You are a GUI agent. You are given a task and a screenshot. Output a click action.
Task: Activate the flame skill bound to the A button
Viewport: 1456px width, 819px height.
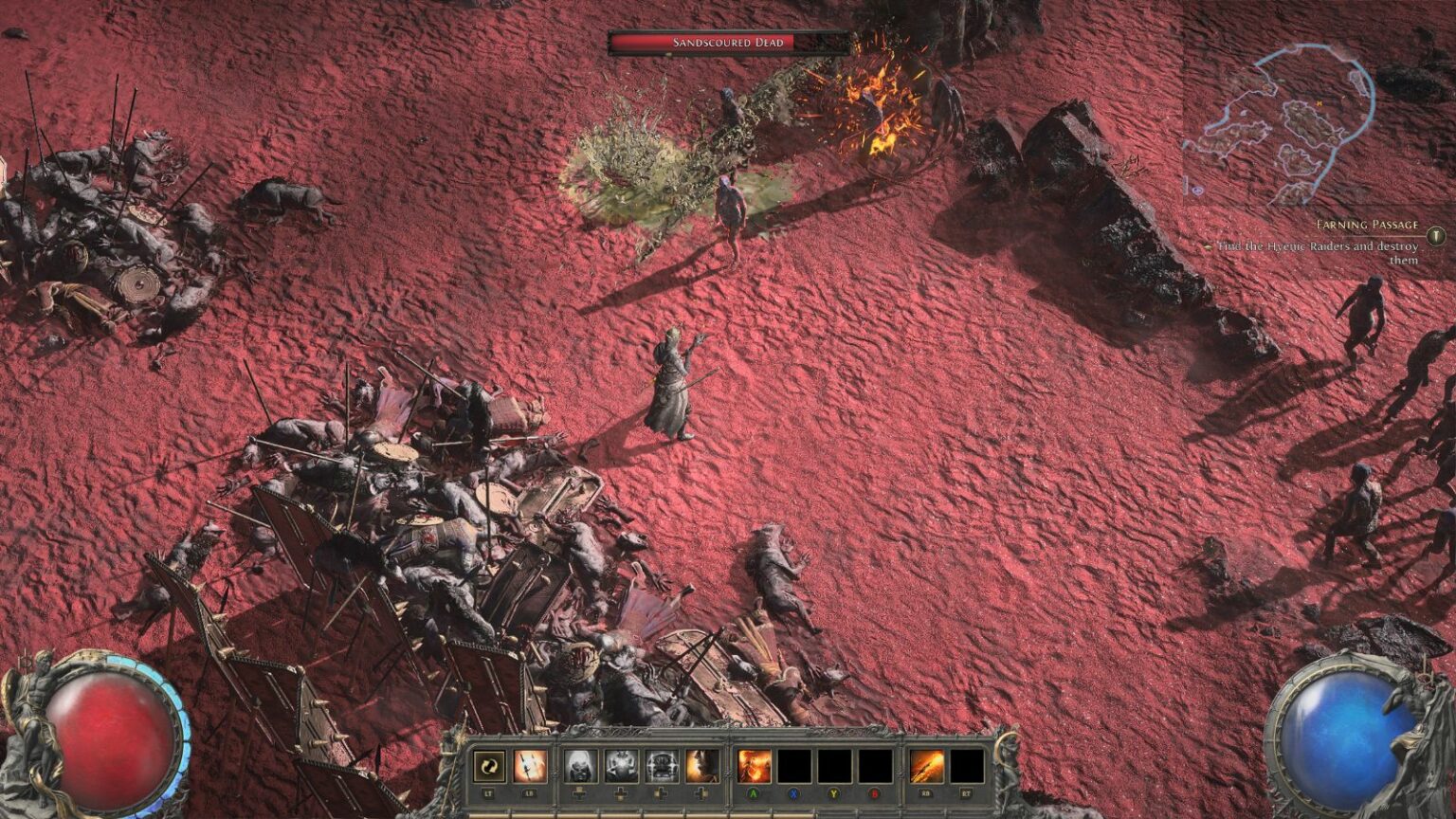(x=753, y=767)
